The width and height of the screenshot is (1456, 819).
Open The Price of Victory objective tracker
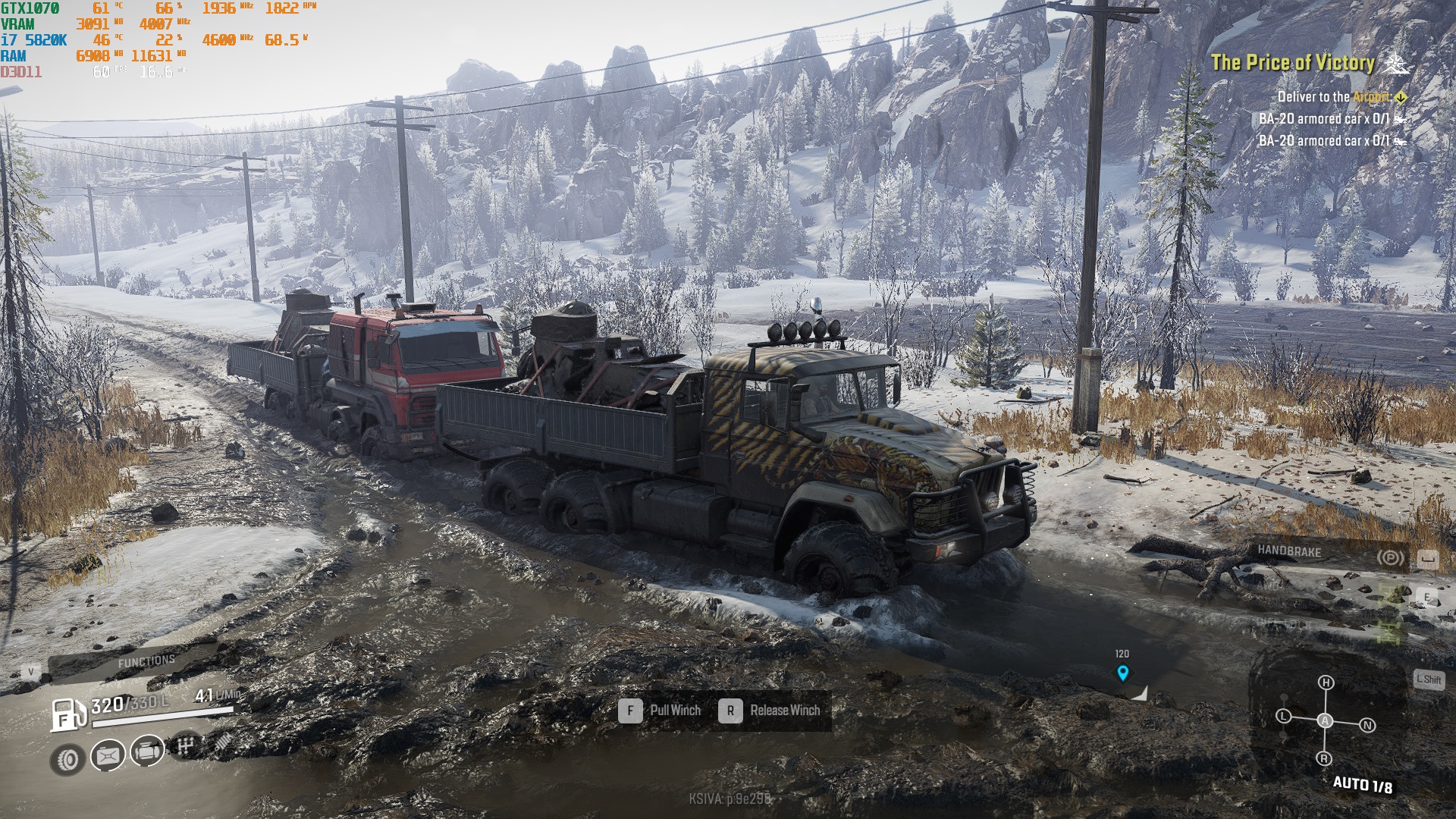tap(1292, 63)
